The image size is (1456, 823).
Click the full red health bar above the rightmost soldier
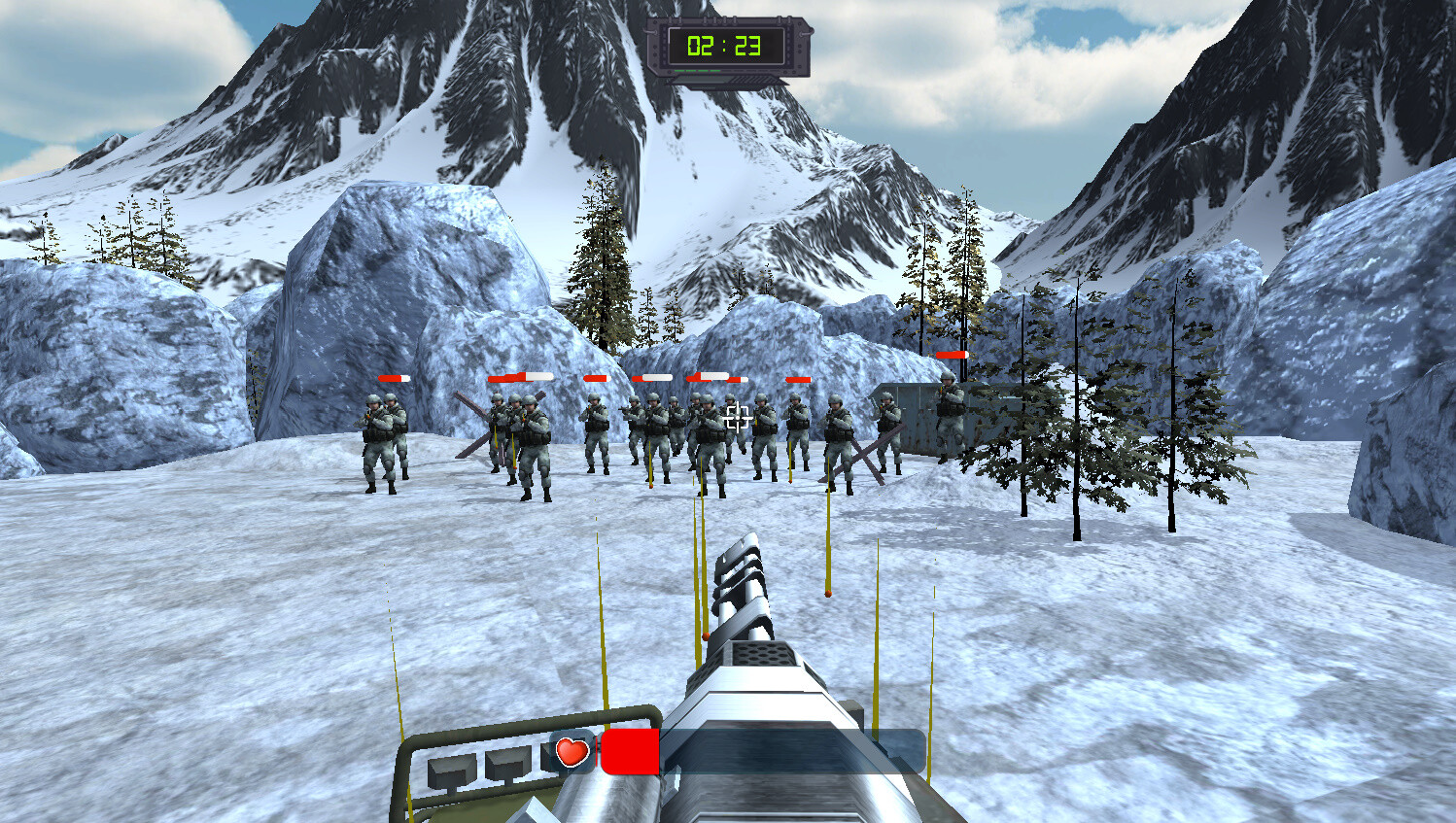click(951, 355)
